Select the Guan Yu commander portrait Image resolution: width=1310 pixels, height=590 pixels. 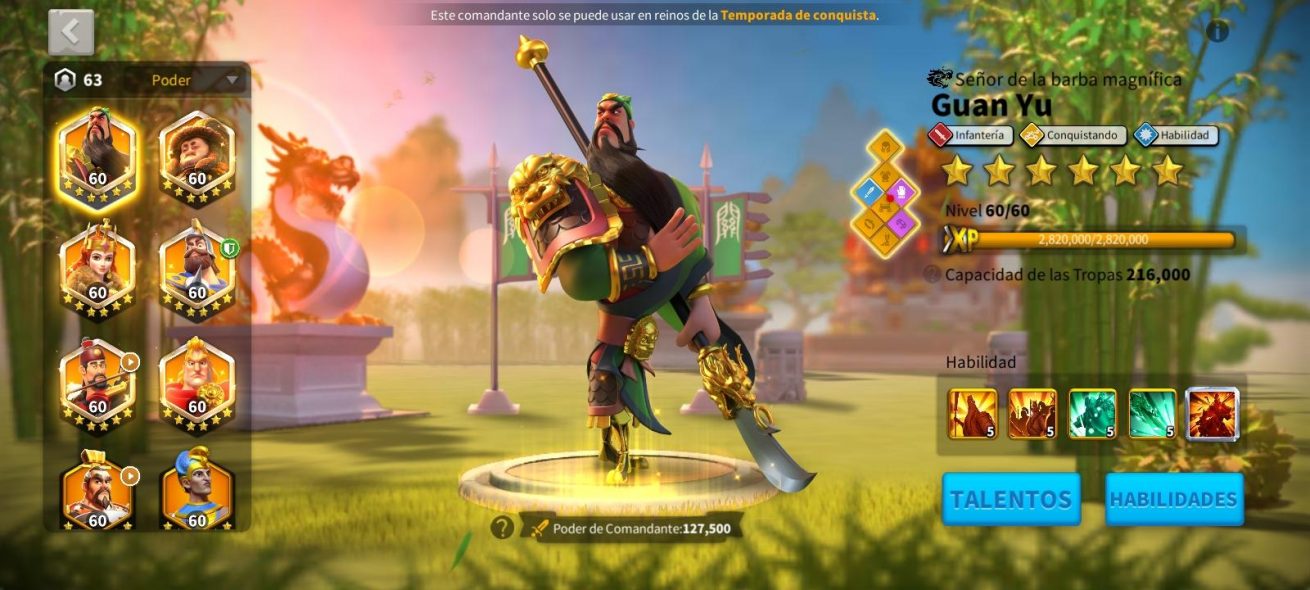(x=97, y=153)
